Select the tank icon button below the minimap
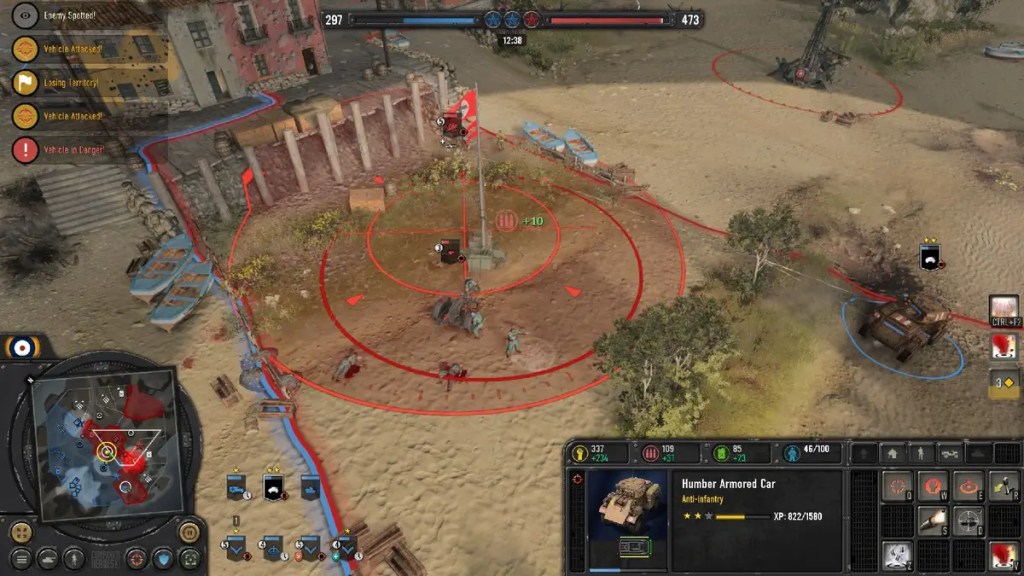The height and width of the screenshot is (576, 1024). coord(47,558)
